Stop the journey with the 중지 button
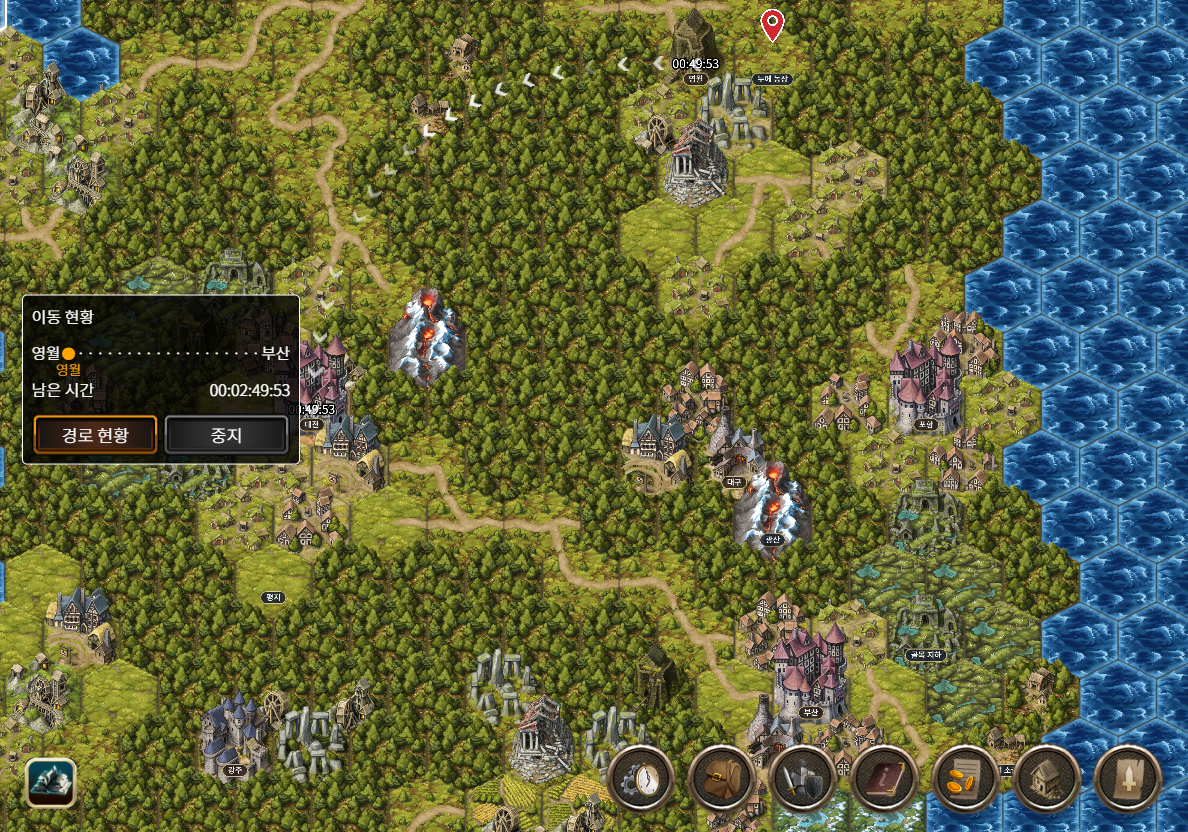1188x832 pixels. tap(226, 435)
